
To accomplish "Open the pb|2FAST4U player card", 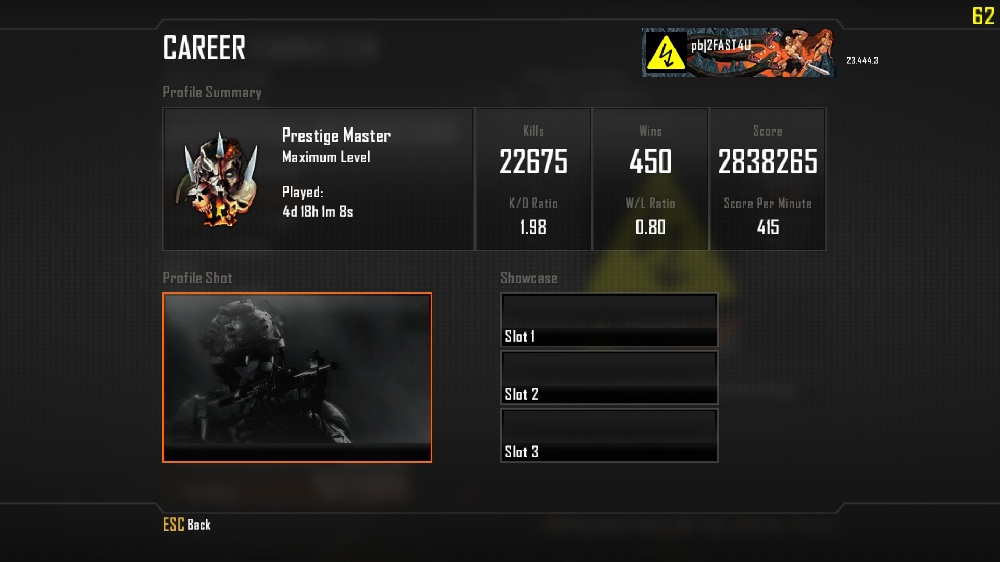I will [737, 53].
